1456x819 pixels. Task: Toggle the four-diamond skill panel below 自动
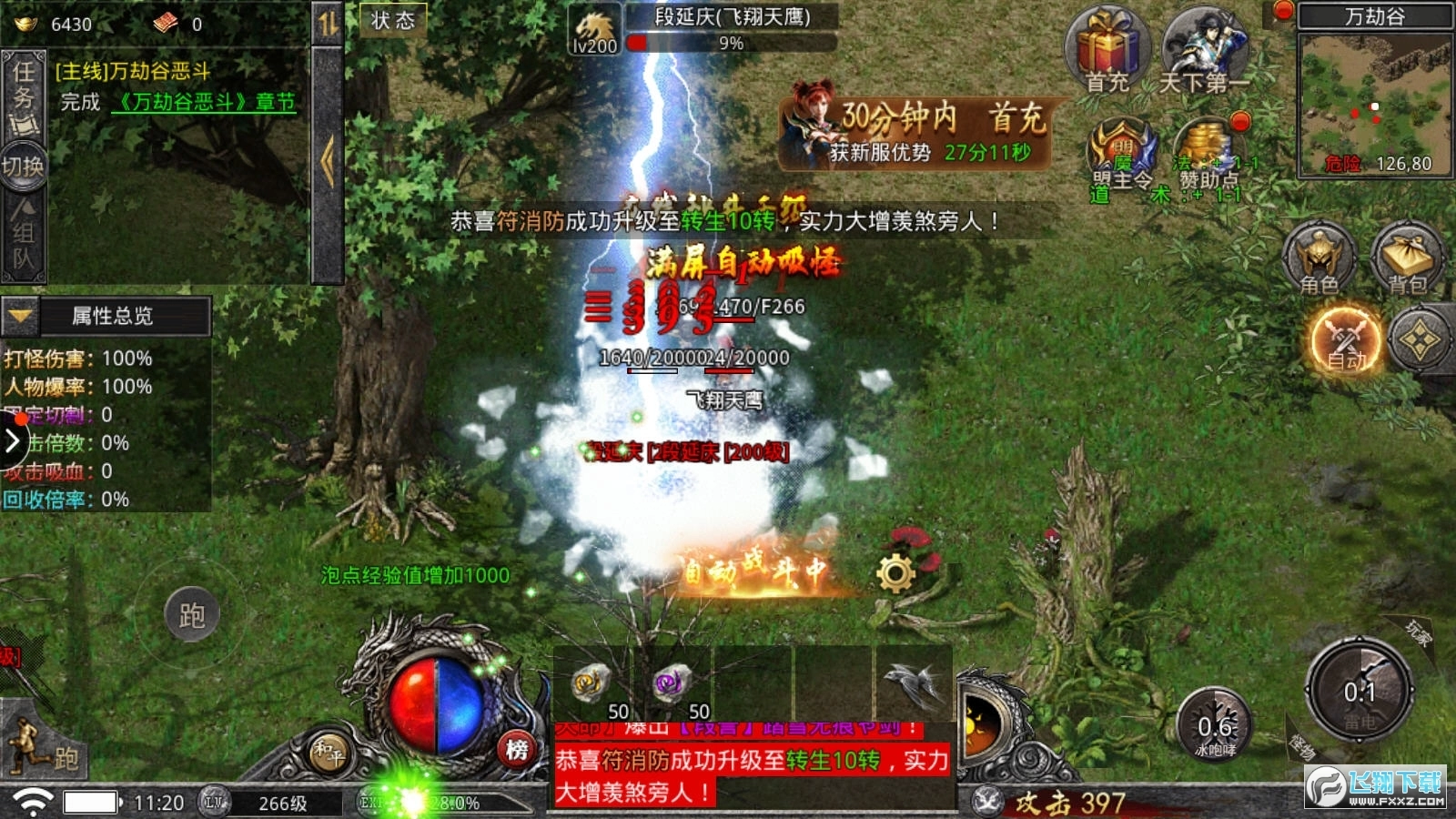pos(1421,339)
